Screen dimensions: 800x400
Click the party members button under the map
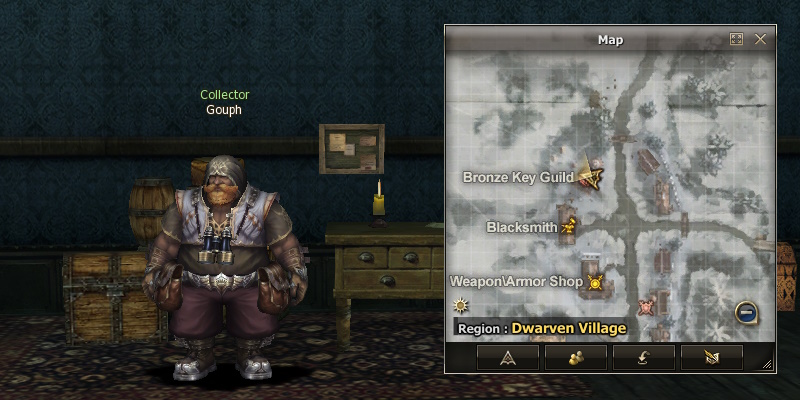pos(575,356)
